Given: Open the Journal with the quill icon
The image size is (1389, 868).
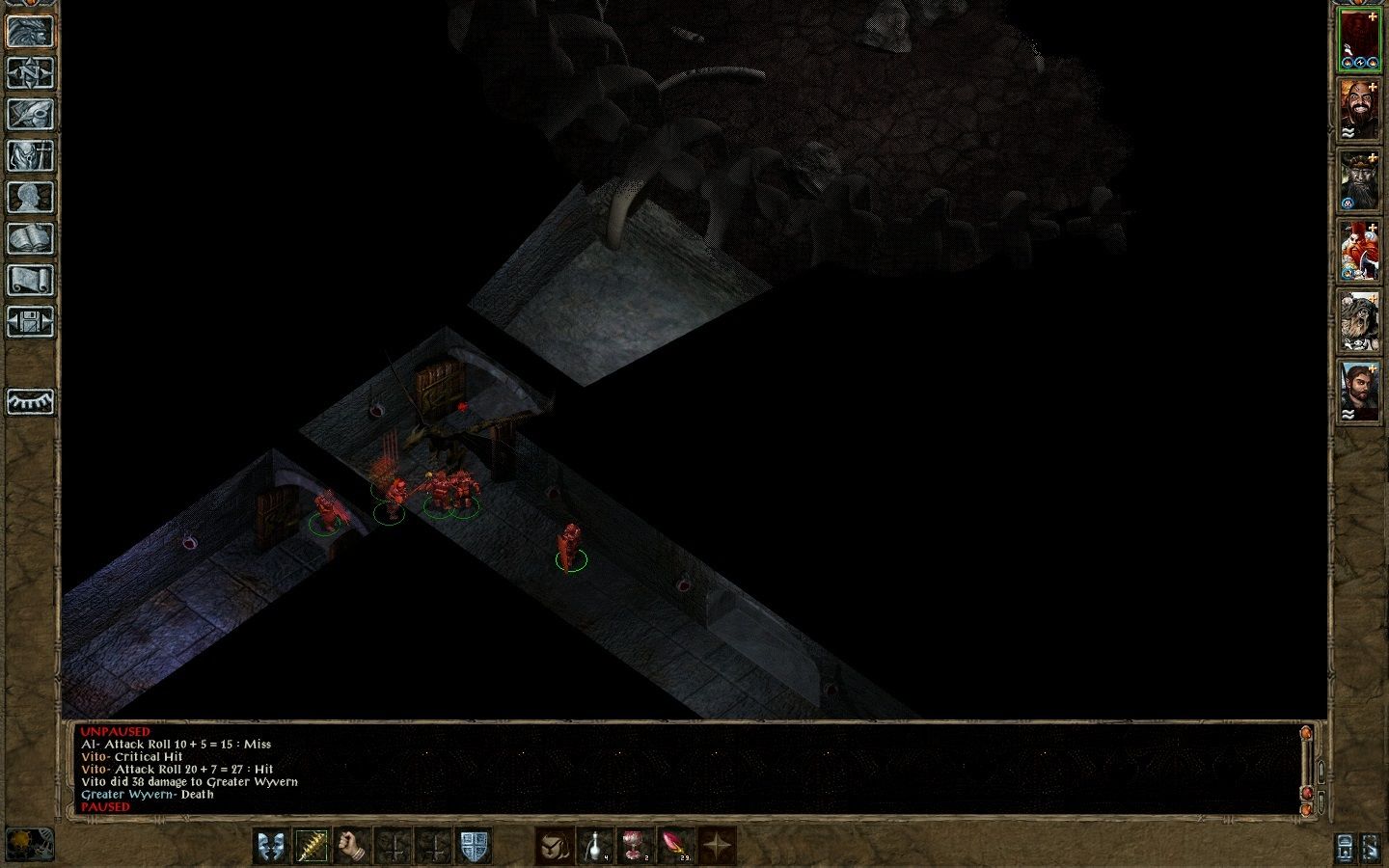Looking at the screenshot, I should point(30,114).
